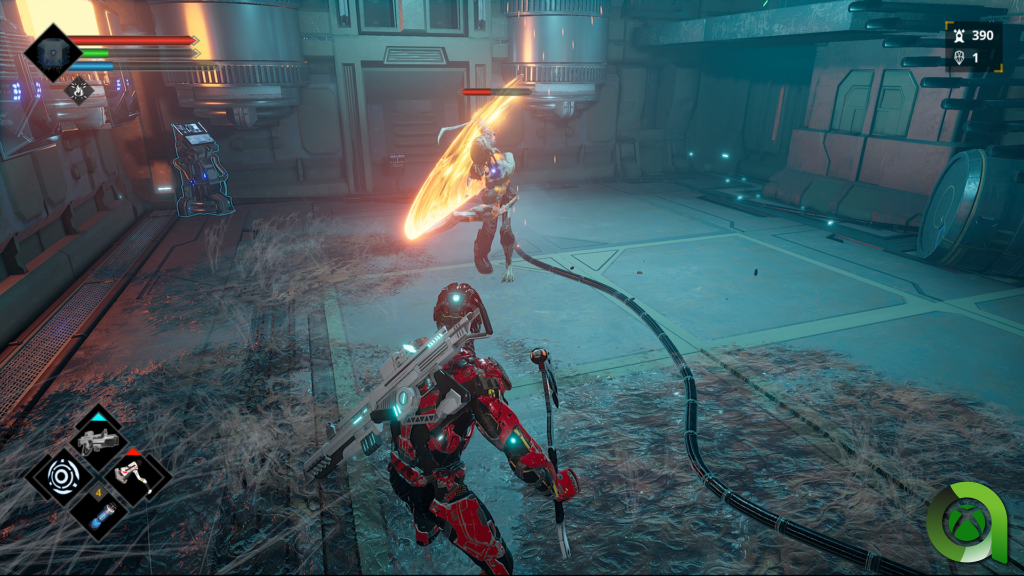Select the rifle weapon slot
This screenshot has height=576, width=1024.
click(98, 438)
